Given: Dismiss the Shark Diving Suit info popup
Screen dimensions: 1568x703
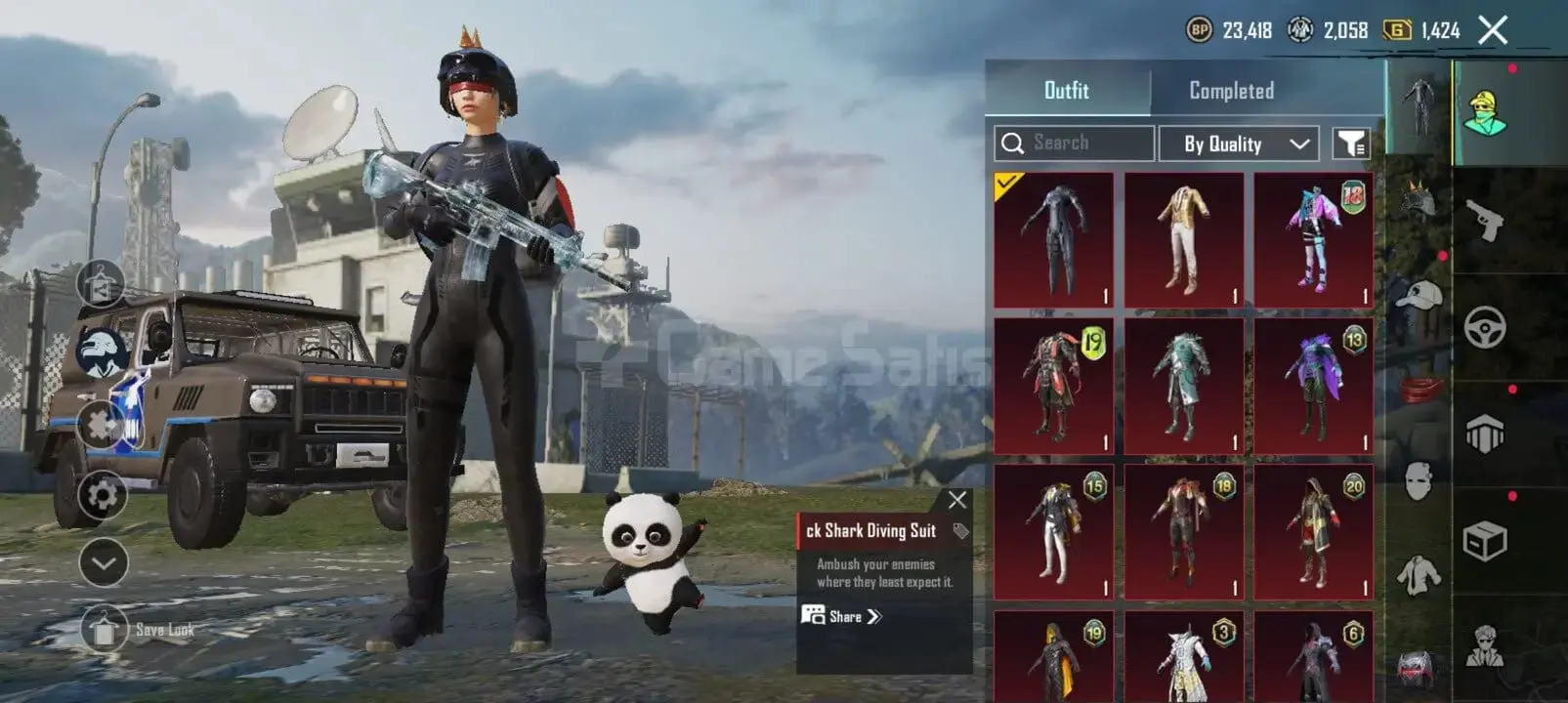Looking at the screenshot, I should point(957,500).
